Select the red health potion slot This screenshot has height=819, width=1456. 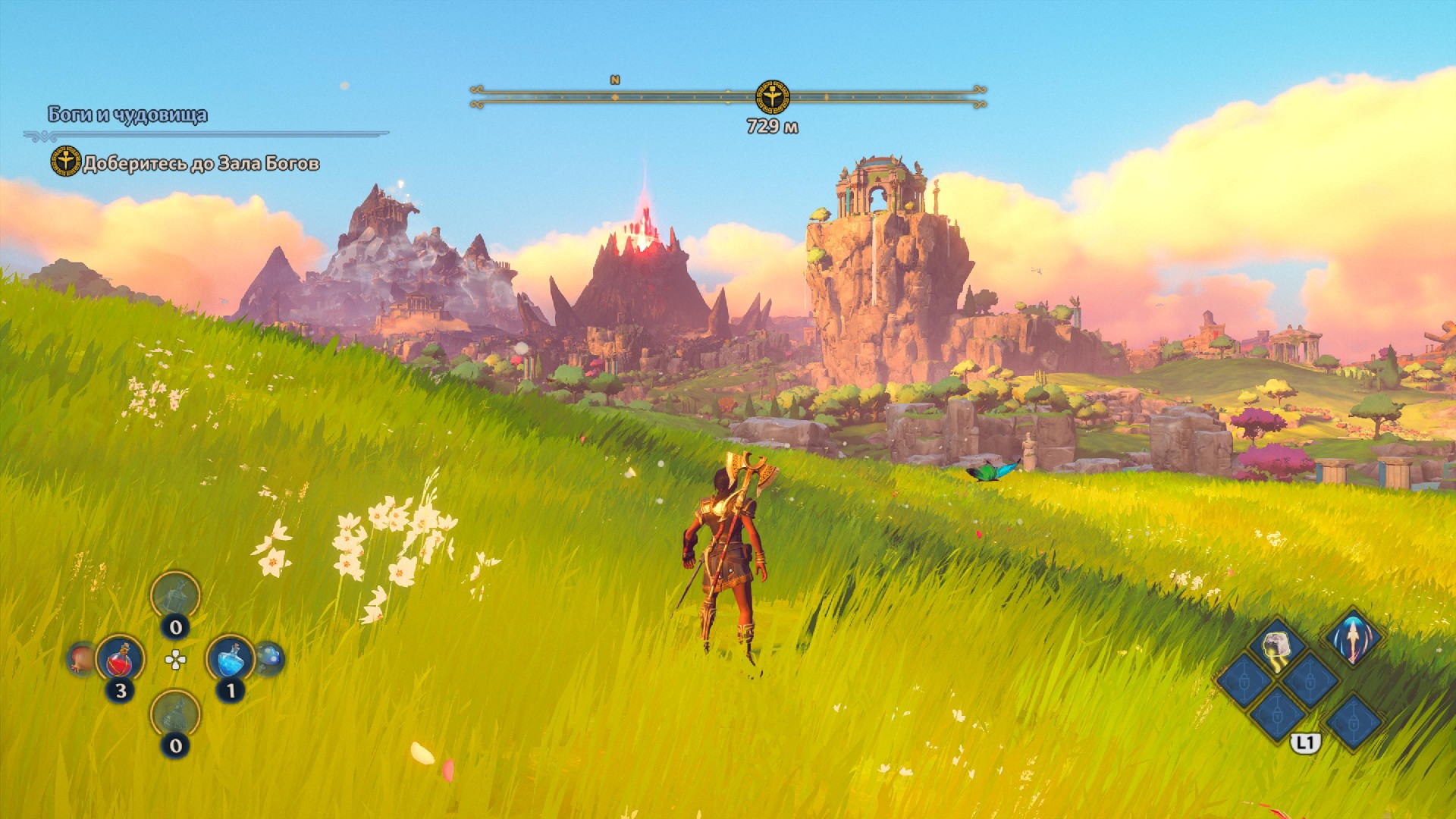coord(120,659)
